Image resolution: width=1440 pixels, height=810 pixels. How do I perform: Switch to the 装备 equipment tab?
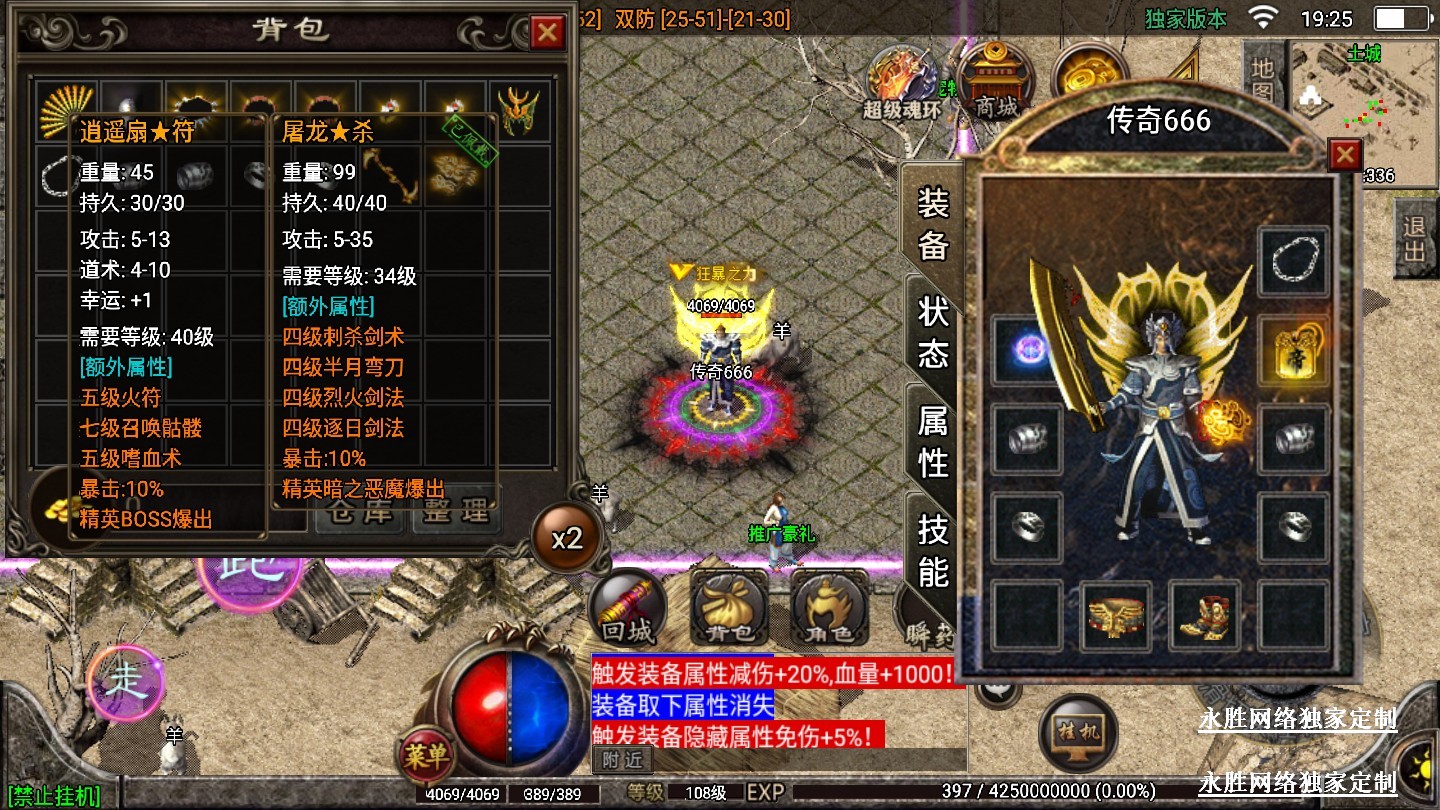tap(932, 225)
